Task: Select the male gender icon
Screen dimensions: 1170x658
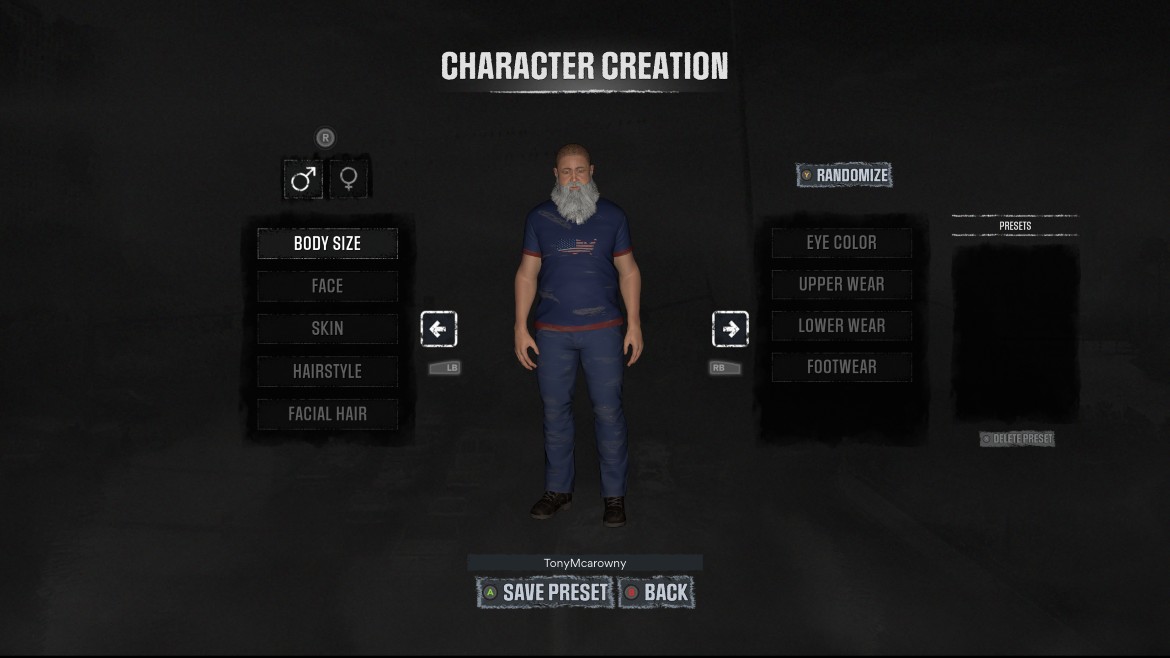Action: click(303, 179)
